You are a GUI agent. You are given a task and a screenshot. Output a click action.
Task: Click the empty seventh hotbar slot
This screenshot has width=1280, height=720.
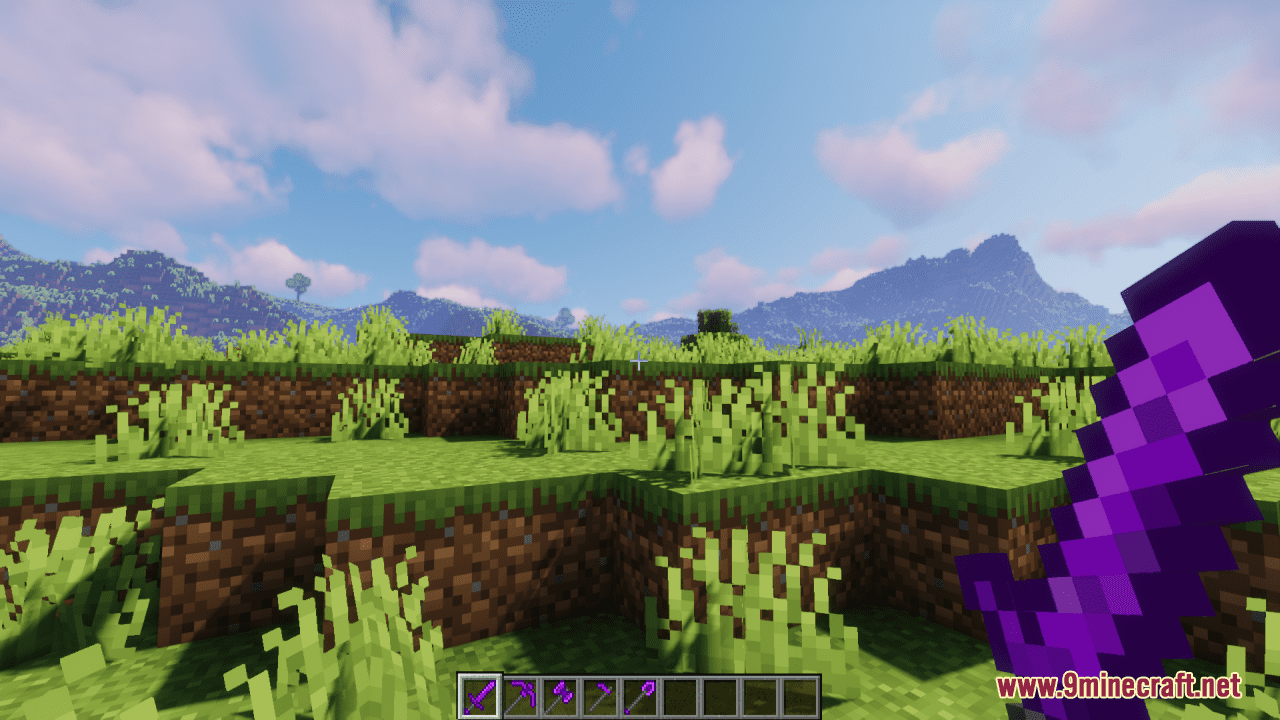coord(720,692)
